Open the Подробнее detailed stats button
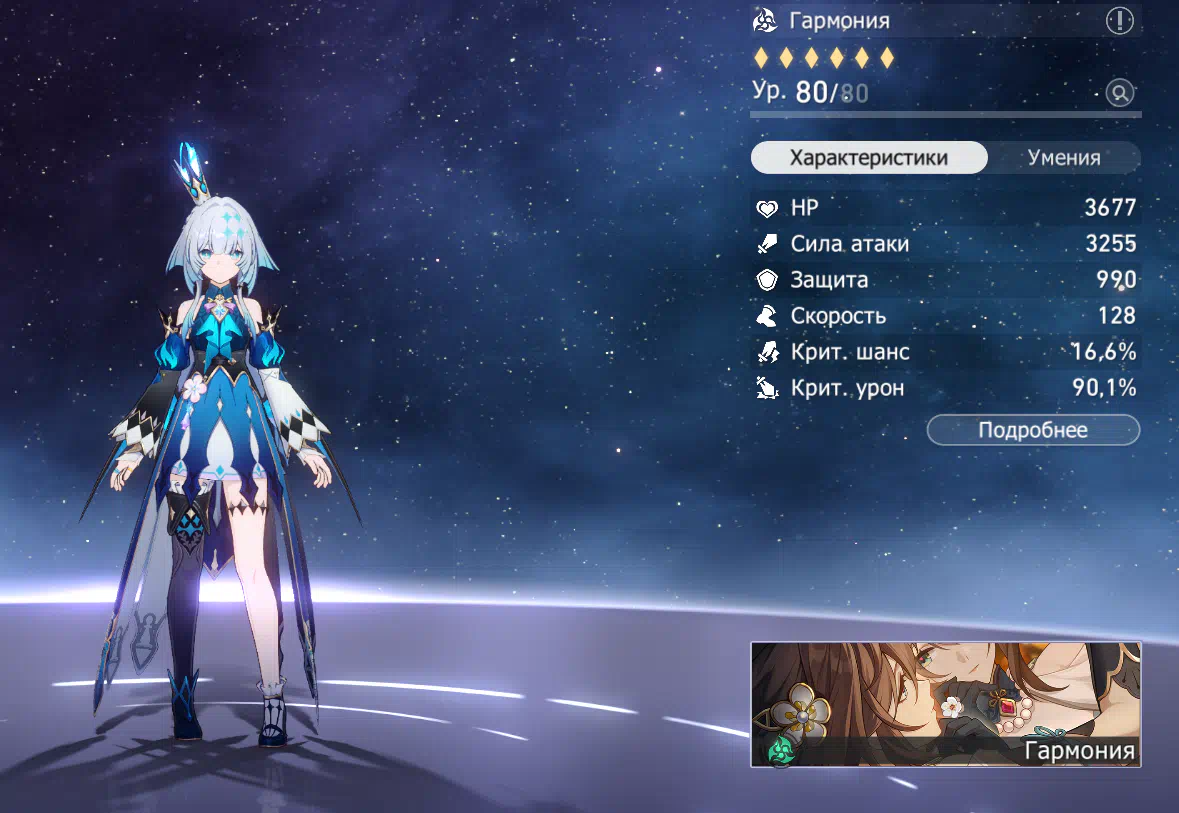The image size is (1179, 813). 1033,430
